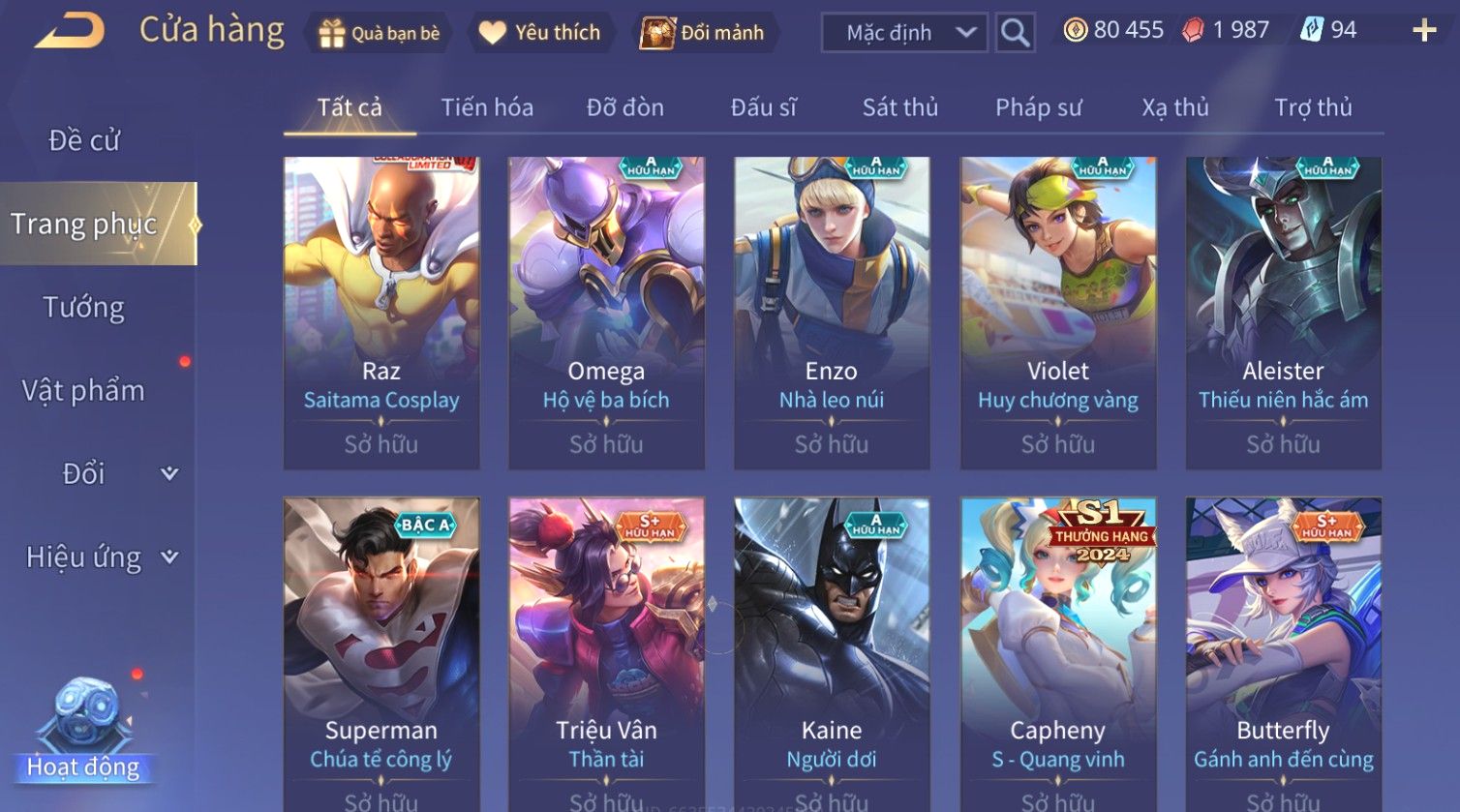Open the Tướng sidebar section
Image resolution: width=1460 pixels, height=812 pixels.
coord(84,308)
